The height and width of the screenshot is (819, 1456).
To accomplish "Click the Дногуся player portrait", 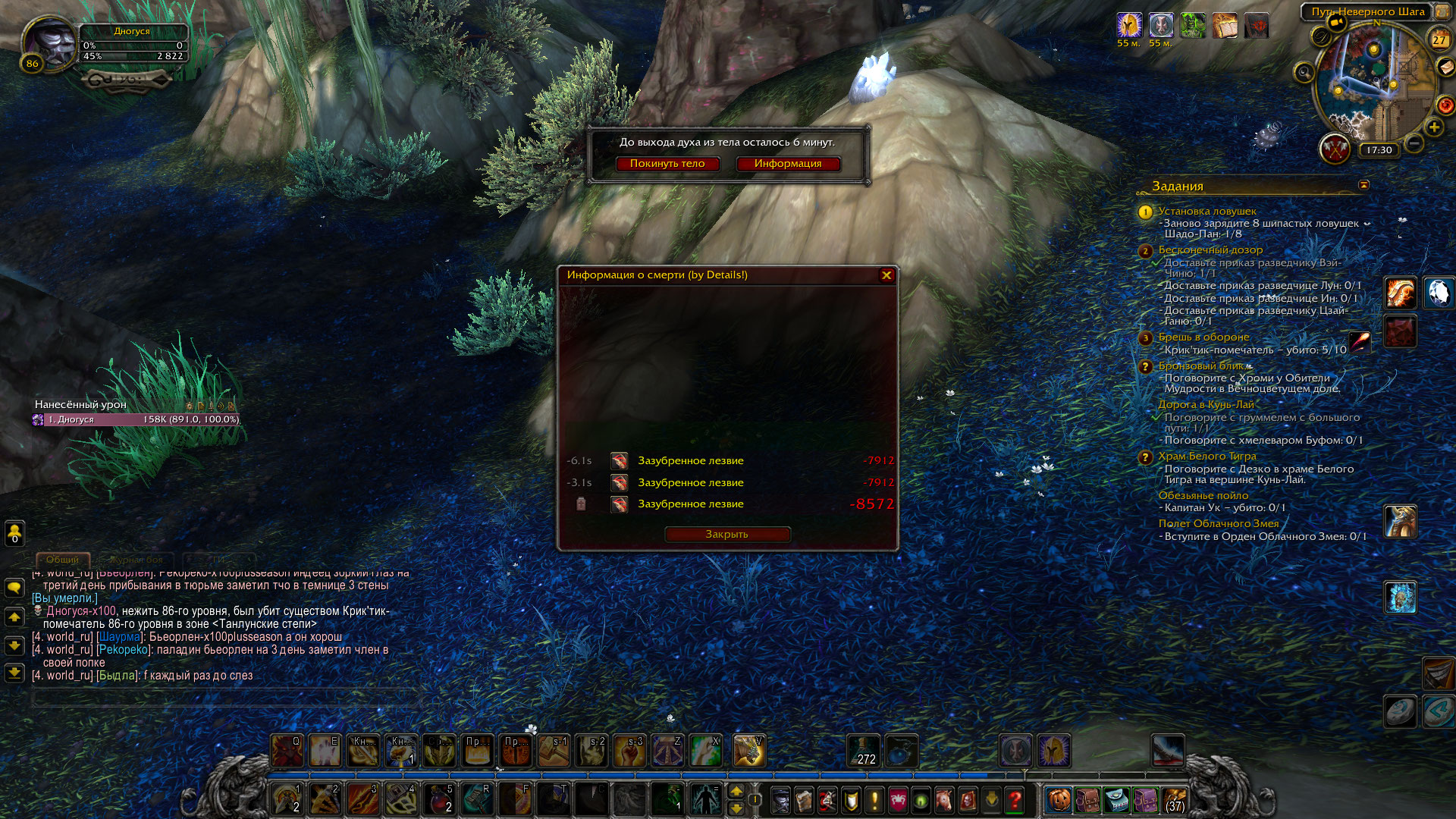I will click(x=50, y=43).
